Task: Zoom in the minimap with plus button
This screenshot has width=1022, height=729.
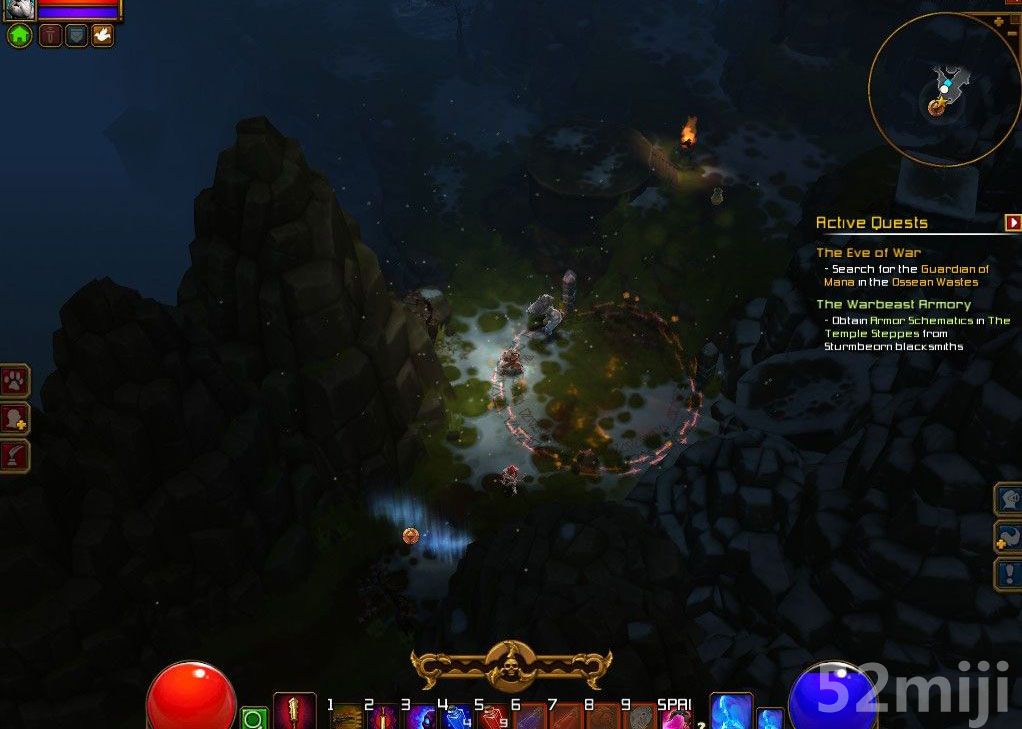Action: 998,21
